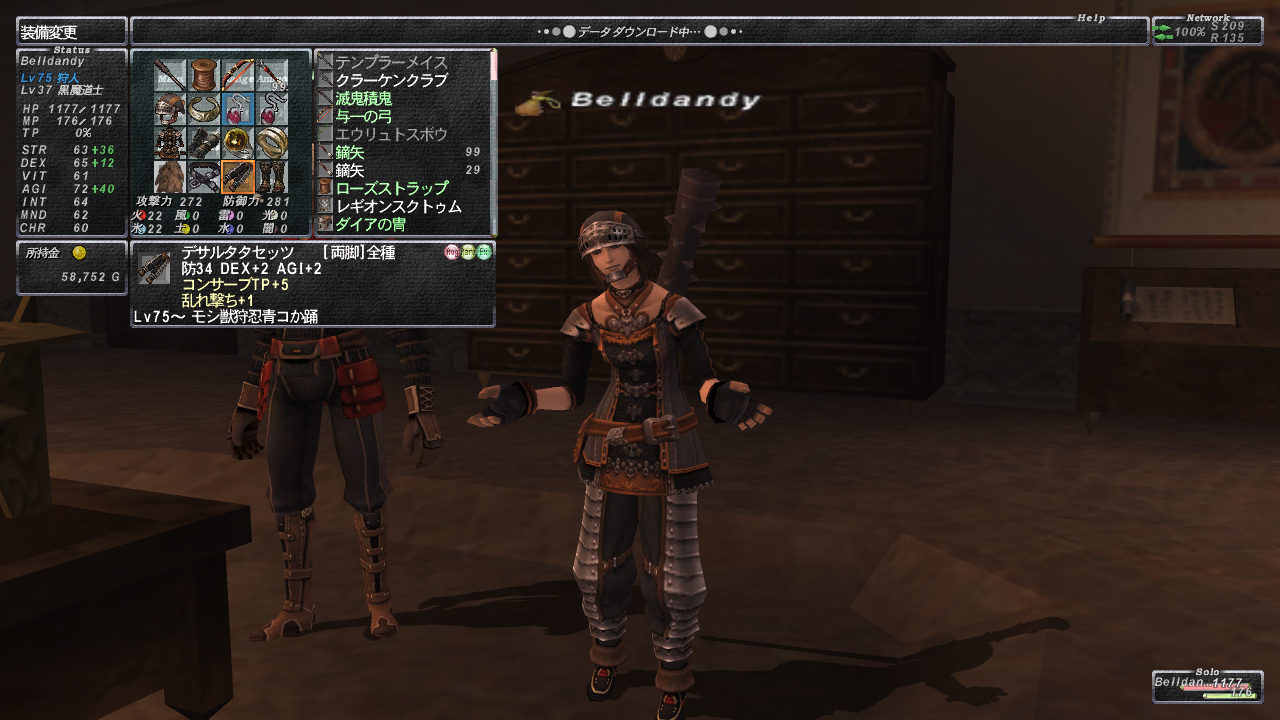Choose the body armor equipment slot
Screen dimensions: 1280x720
coord(170,142)
